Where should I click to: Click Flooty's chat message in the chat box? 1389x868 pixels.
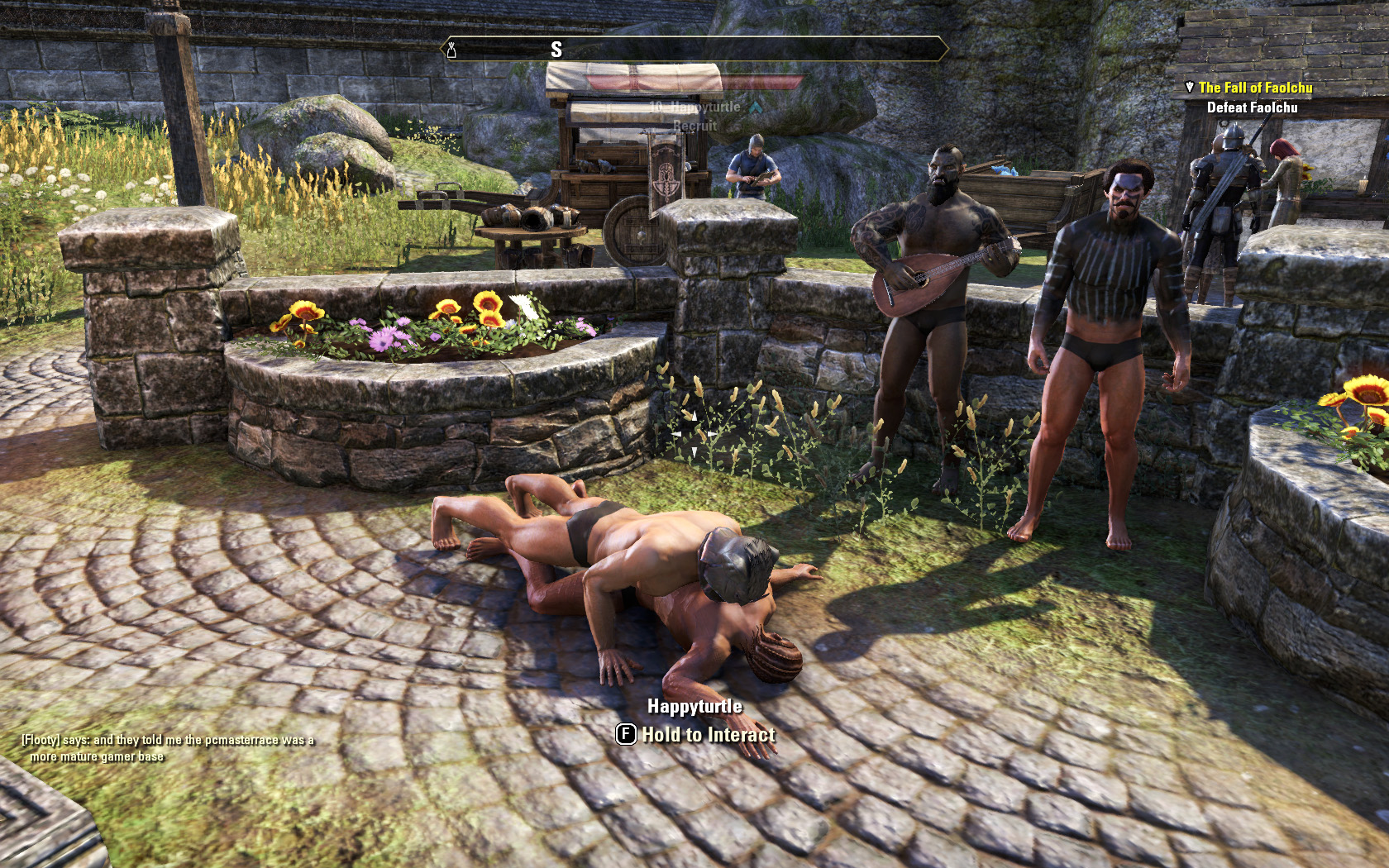168,748
